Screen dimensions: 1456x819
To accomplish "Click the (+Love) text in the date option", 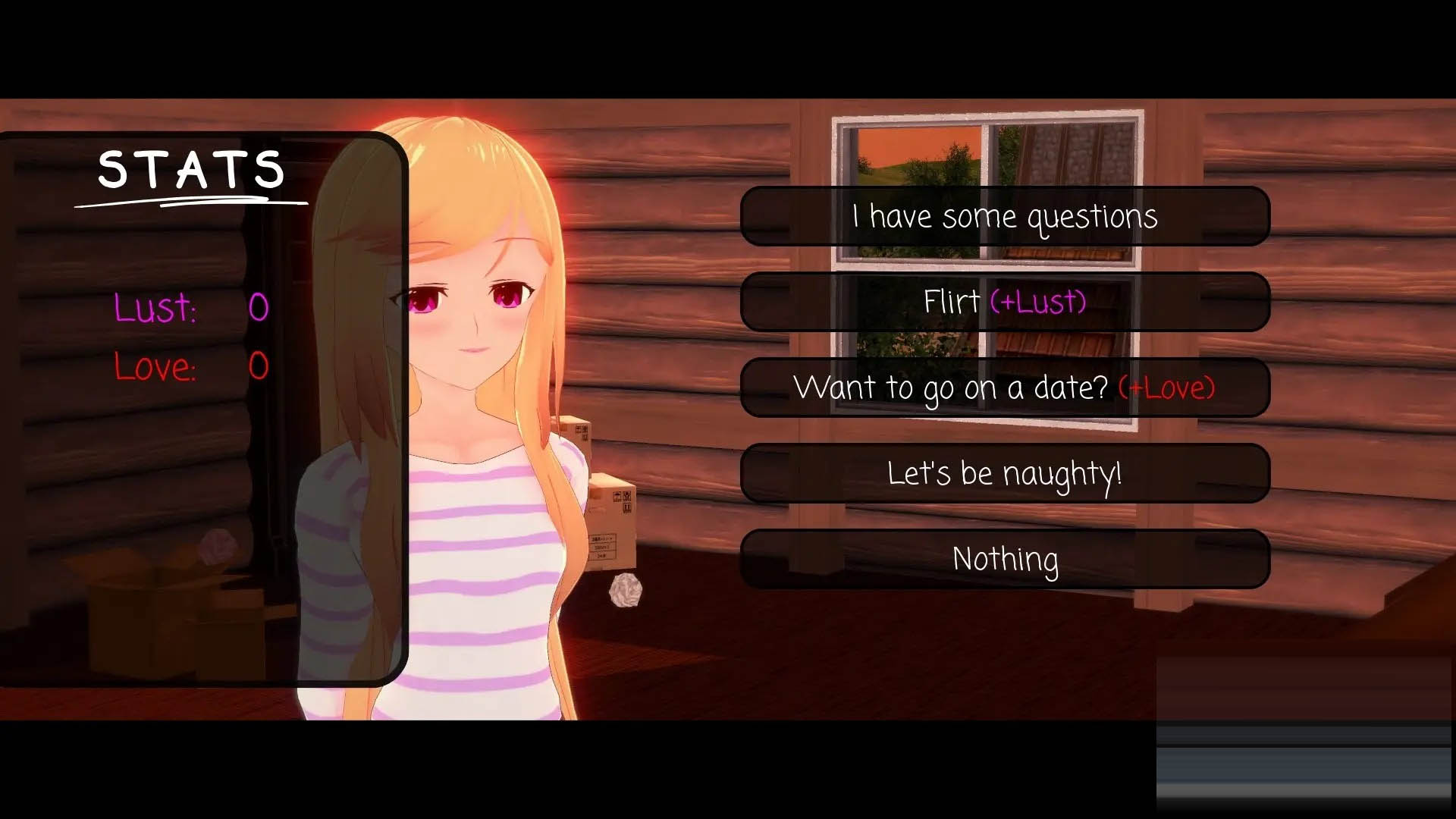I will (1166, 388).
